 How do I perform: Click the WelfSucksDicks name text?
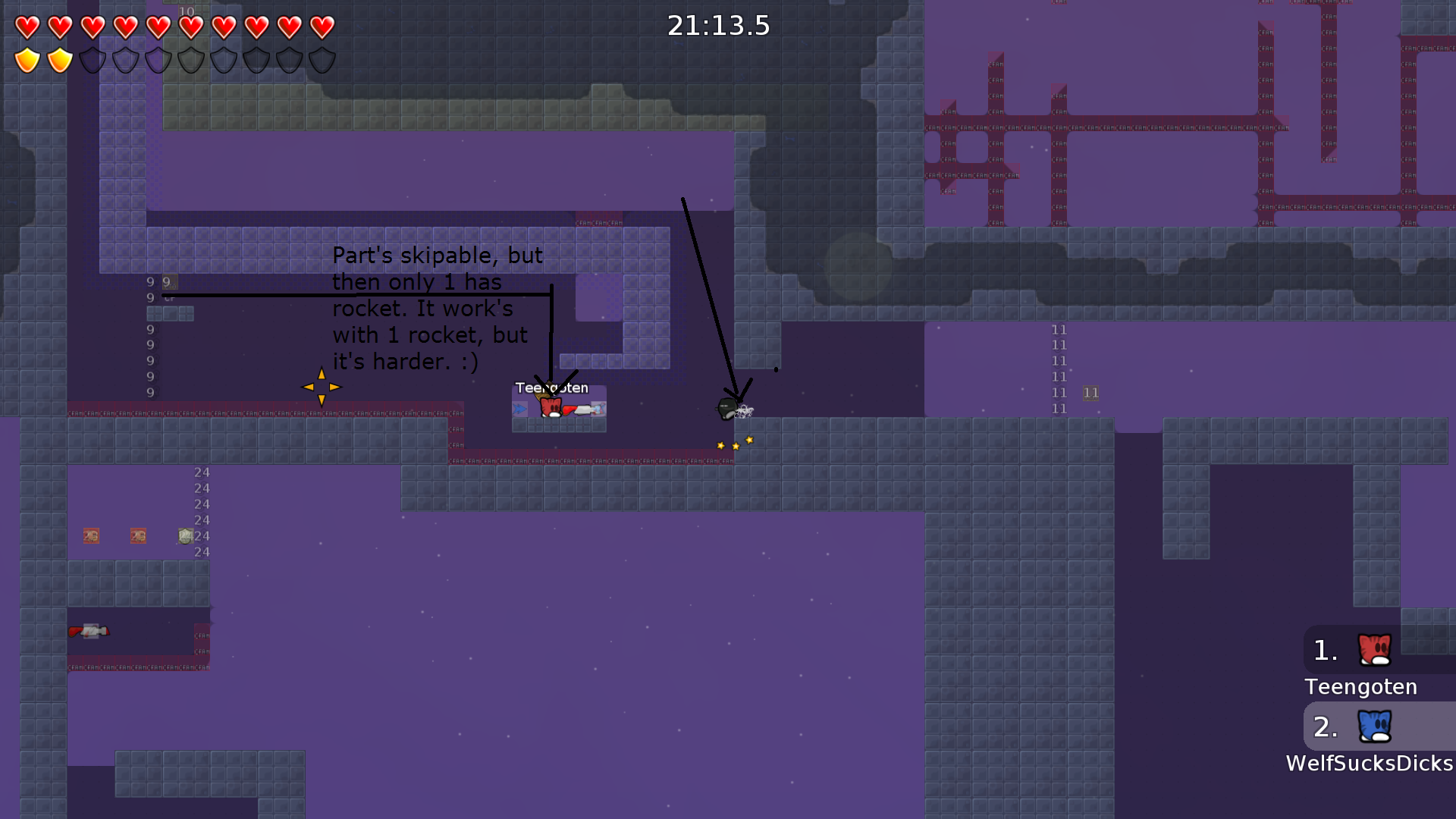pos(1367,764)
